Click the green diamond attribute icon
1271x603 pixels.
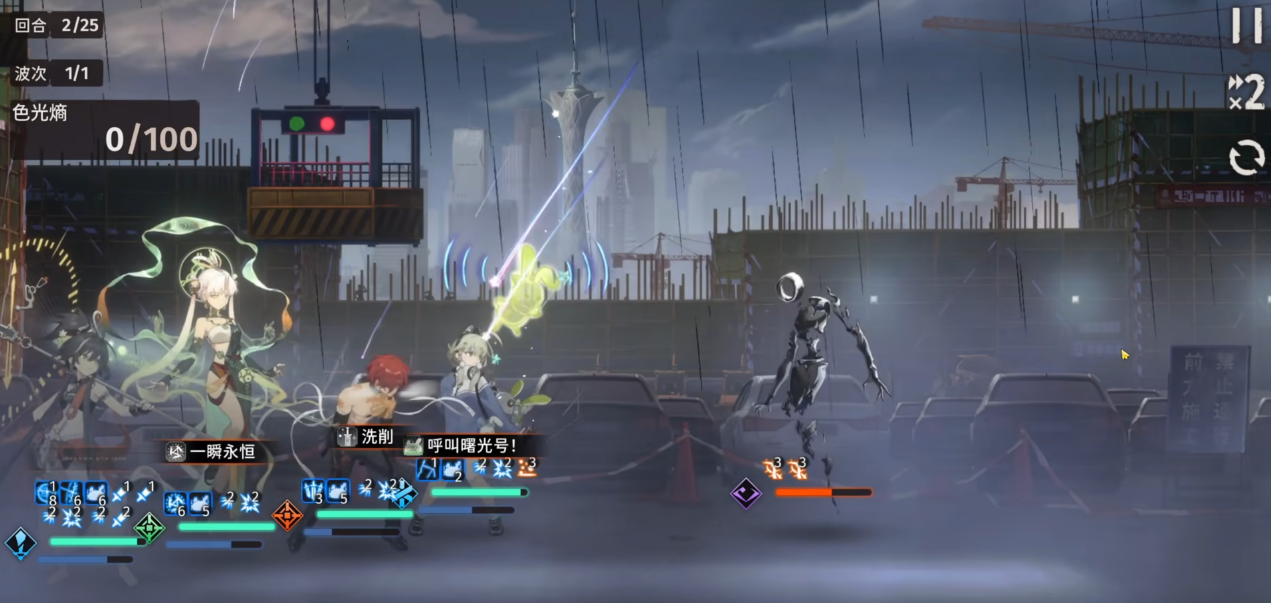[150, 527]
